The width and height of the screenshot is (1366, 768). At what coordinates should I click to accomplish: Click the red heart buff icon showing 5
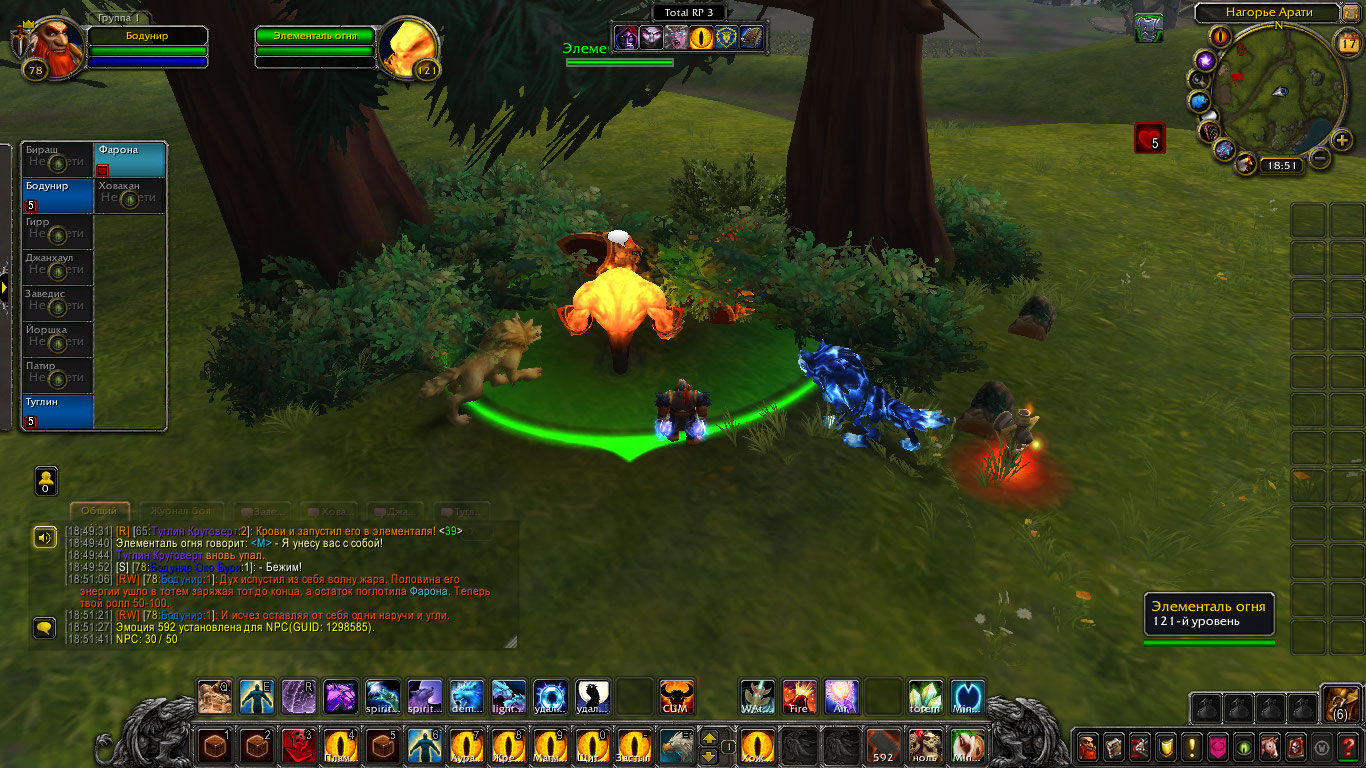coord(1149,138)
